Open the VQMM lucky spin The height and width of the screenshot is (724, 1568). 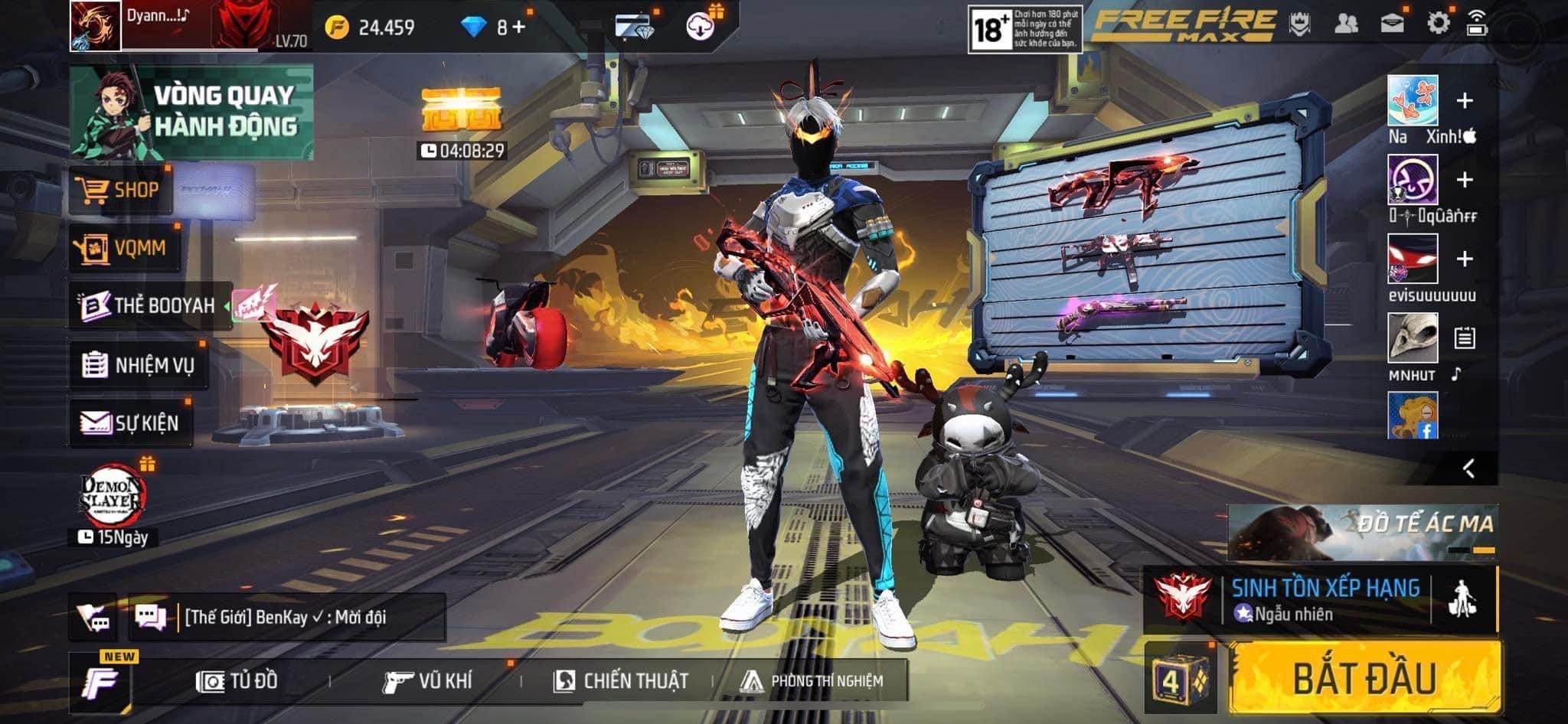(125, 248)
